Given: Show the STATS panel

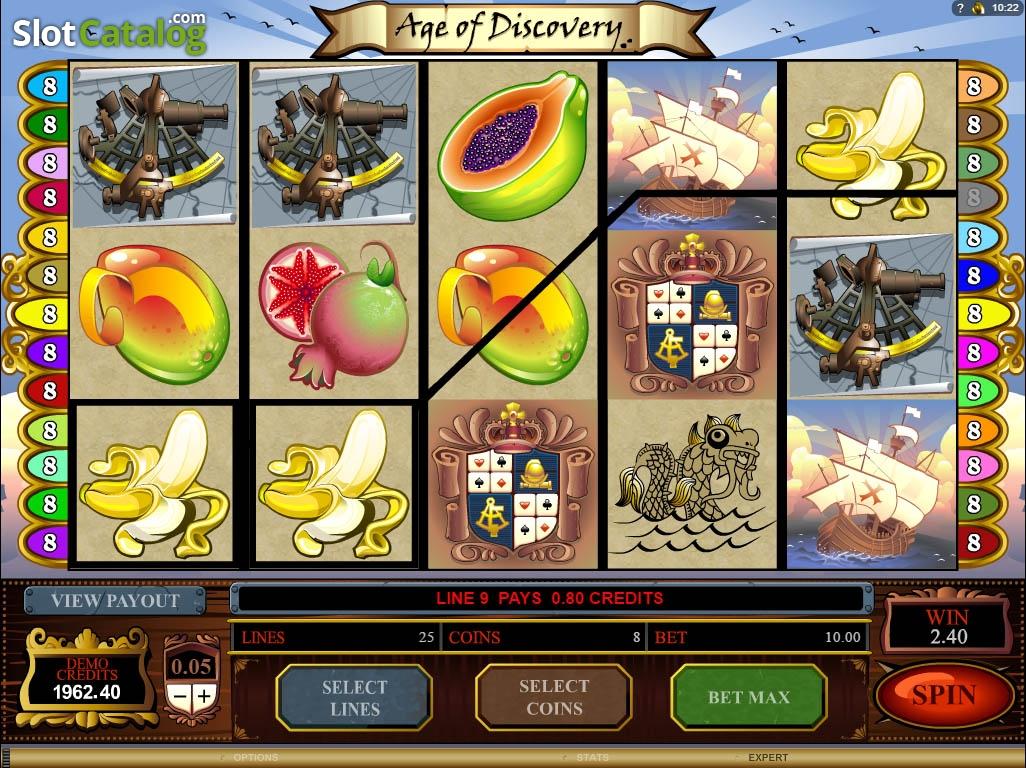Looking at the screenshot, I should click(592, 758).
